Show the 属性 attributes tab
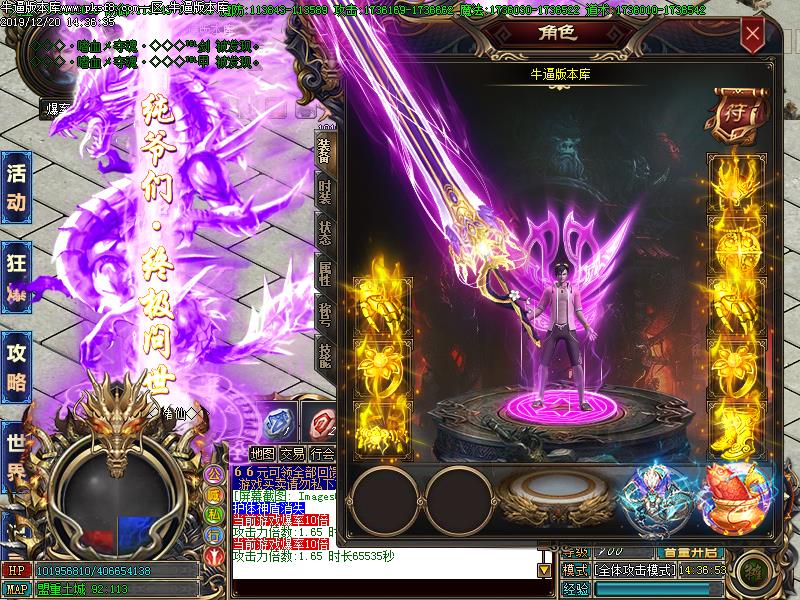Viewport: 800px width, 600px height. pyautogui.click(x=325, y=272)
